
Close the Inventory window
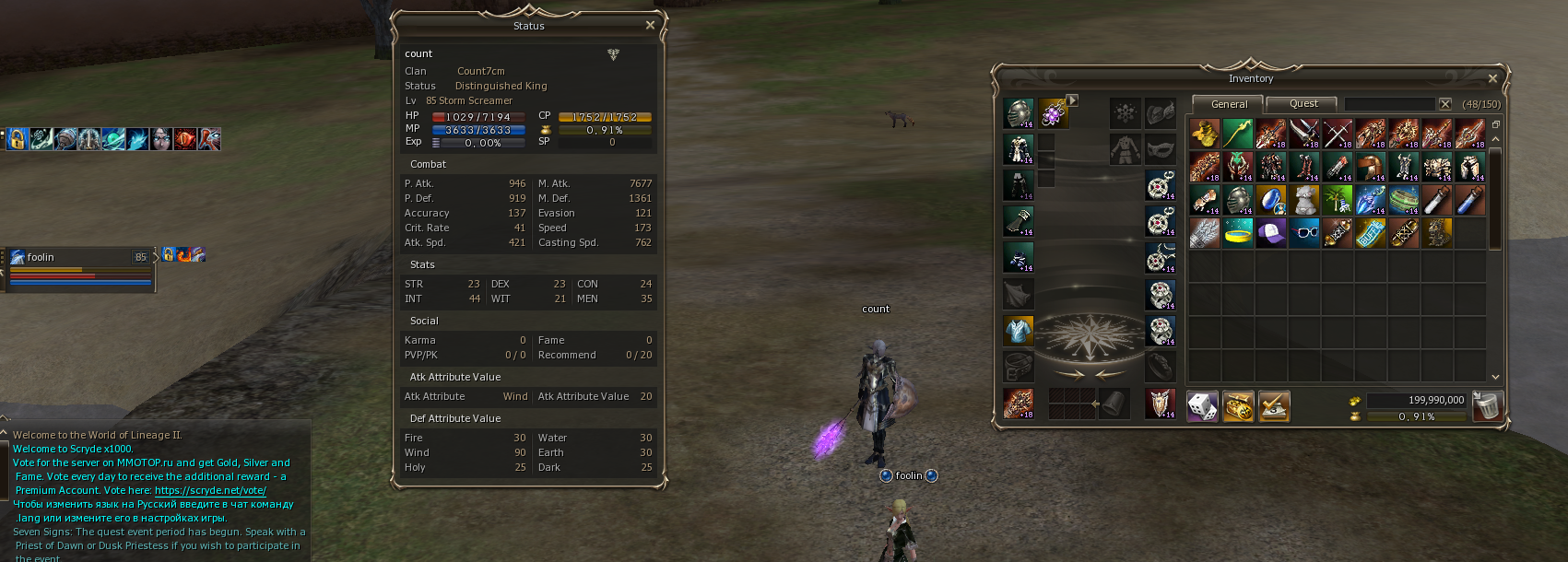(1492, 78)
